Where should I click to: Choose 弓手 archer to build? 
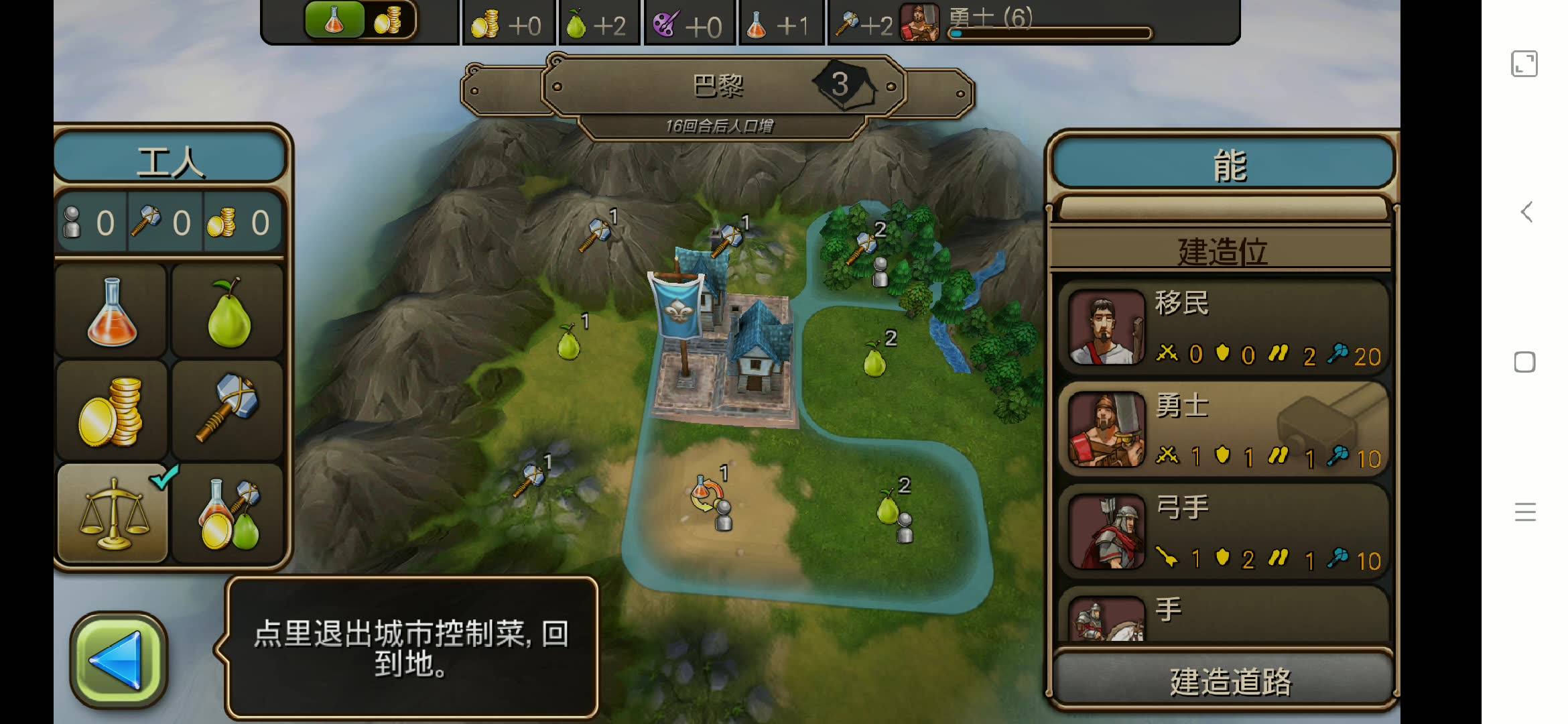(1222, 531)
